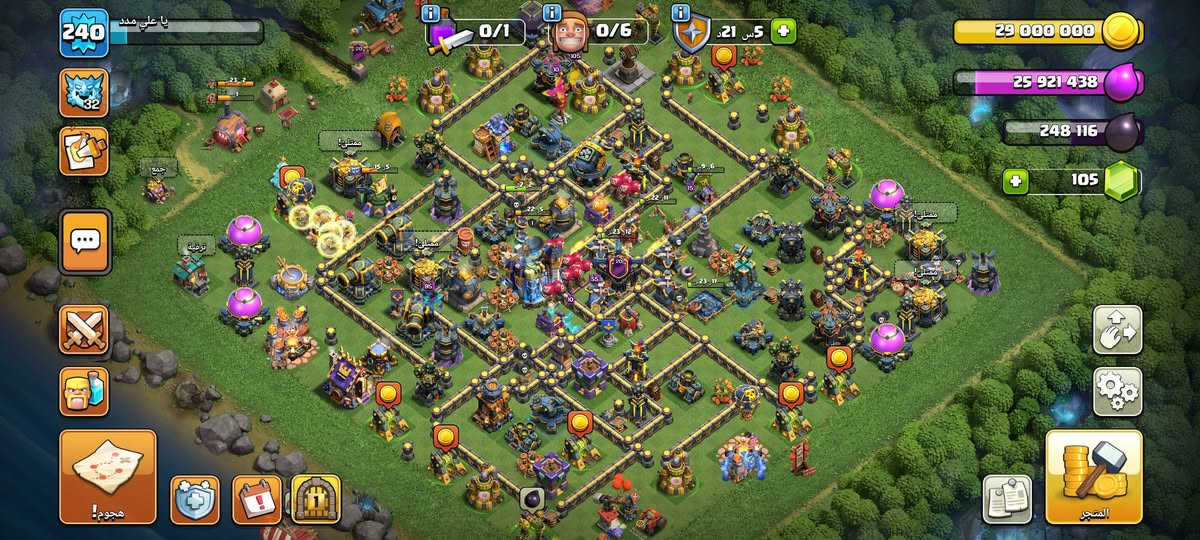The height and width of the screenshot is (540, 1200).
Task: Open the settings gears button
Action: (1117, 391)
